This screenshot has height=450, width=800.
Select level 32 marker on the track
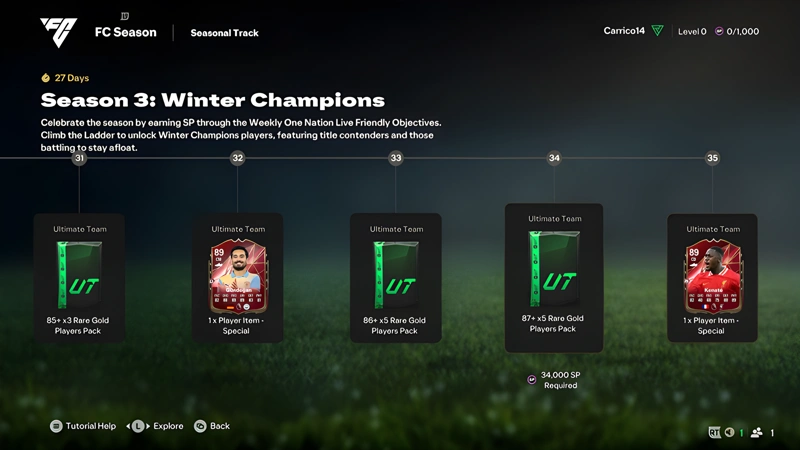[237, 158]
